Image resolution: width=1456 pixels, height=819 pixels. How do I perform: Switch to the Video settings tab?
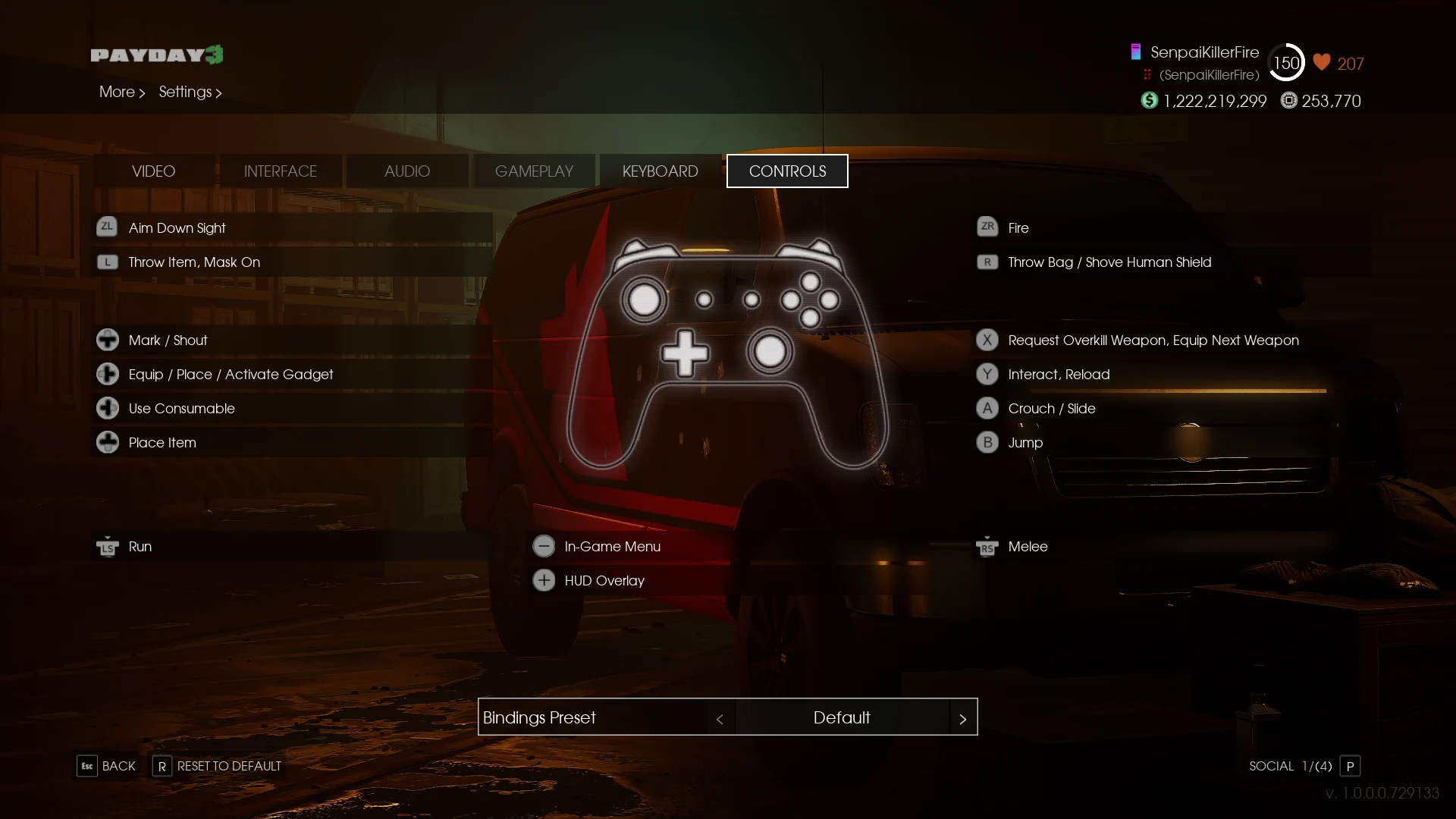coord(153,171)
